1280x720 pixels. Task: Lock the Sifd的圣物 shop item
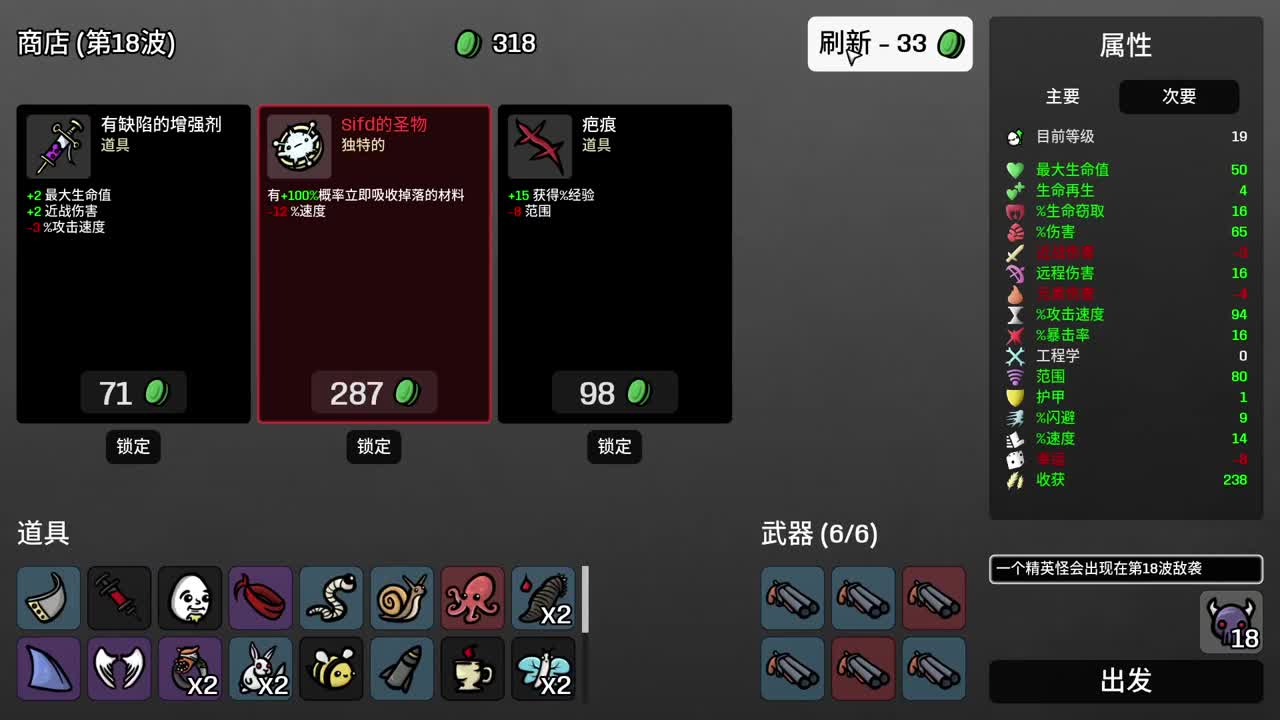tap(373, 447)
